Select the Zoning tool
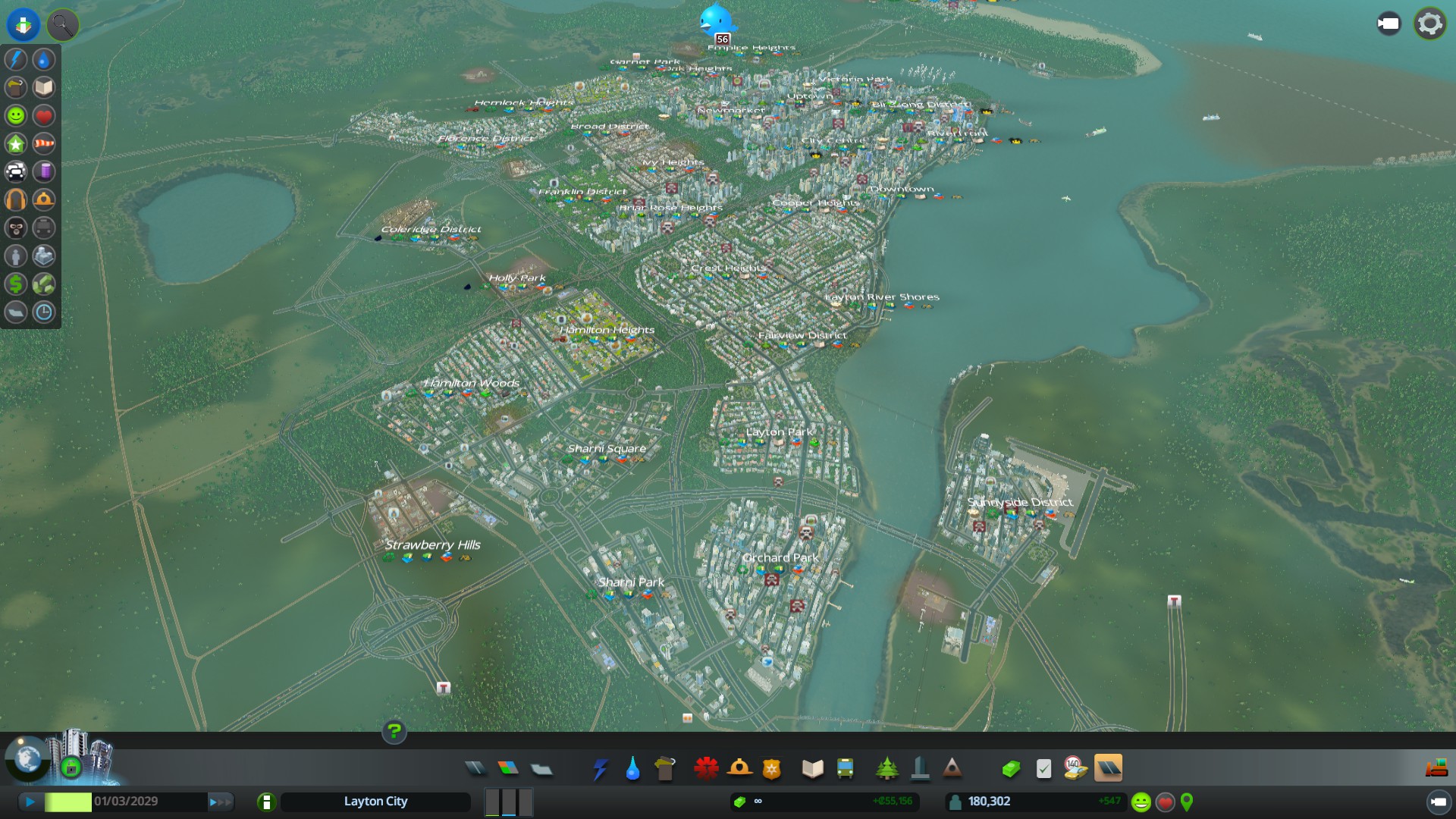The width and height of the screenshot is (1456, 819). 508,769
